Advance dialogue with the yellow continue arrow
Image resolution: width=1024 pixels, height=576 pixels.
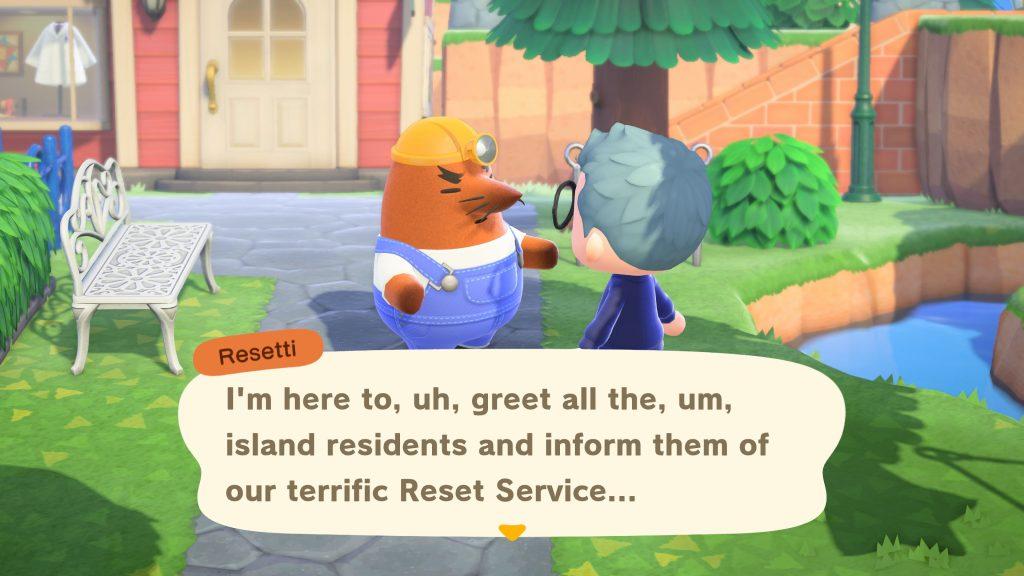pos(511,532)
